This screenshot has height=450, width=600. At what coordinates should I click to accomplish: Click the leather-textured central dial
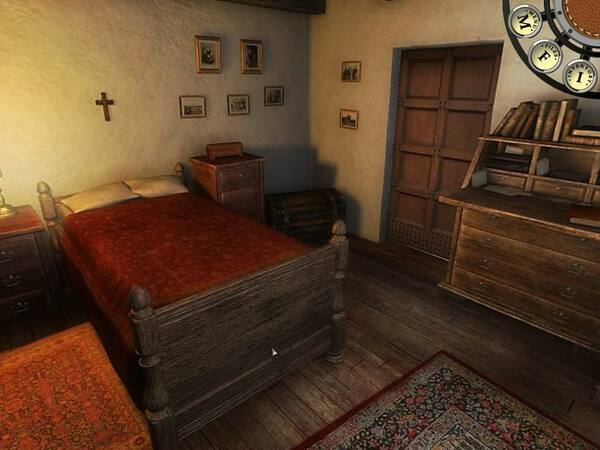583,14
